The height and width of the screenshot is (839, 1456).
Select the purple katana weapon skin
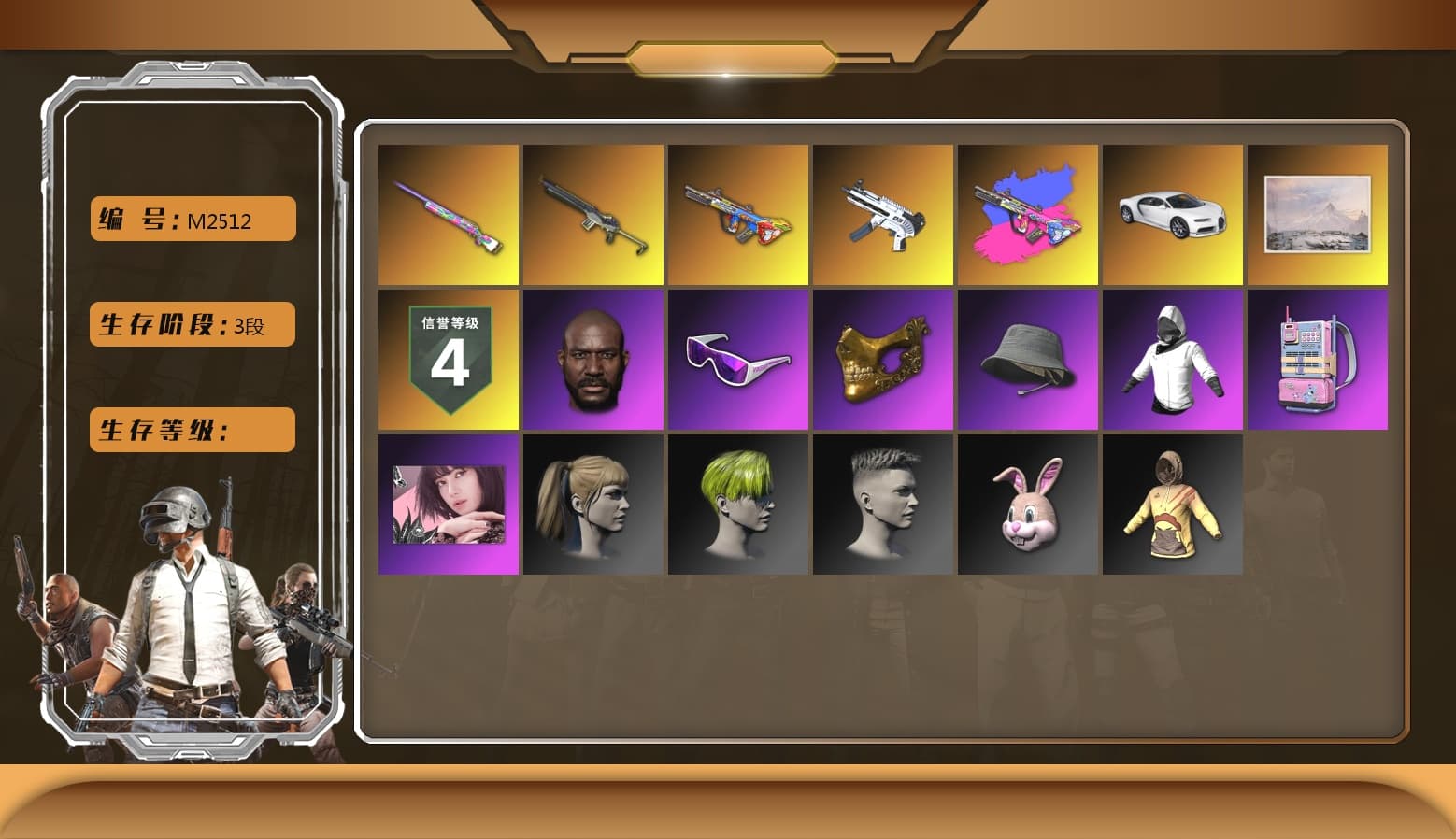[448, 215]
